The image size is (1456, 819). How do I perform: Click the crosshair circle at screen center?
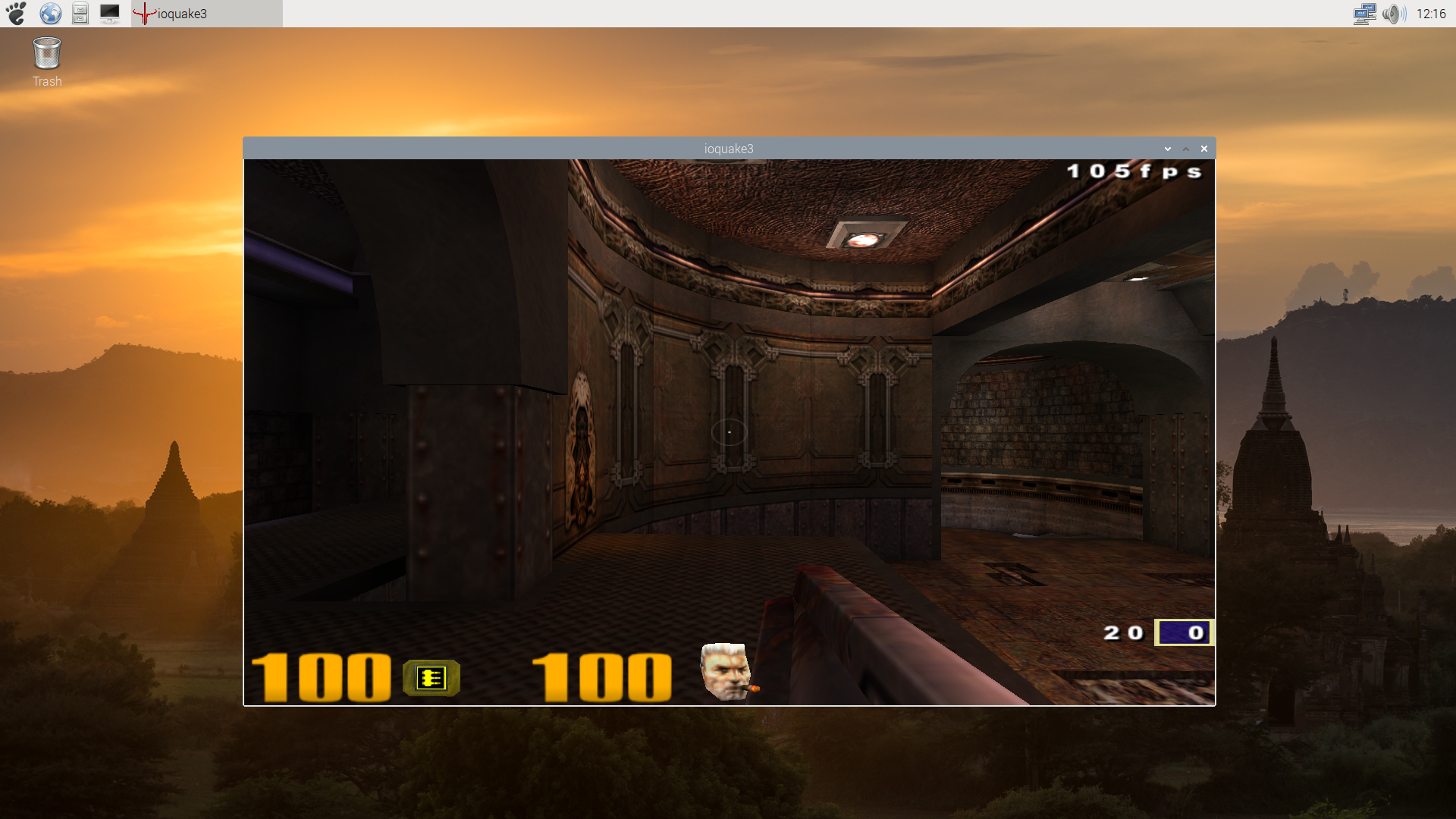728,431
